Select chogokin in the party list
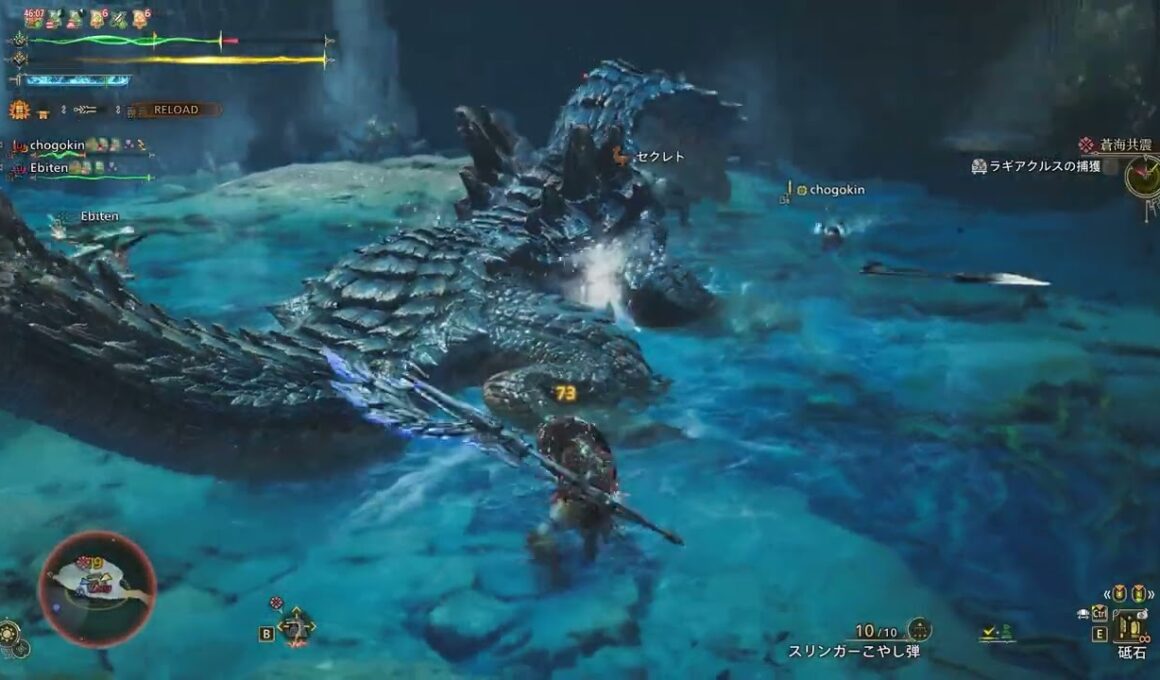 coord(56,146)
